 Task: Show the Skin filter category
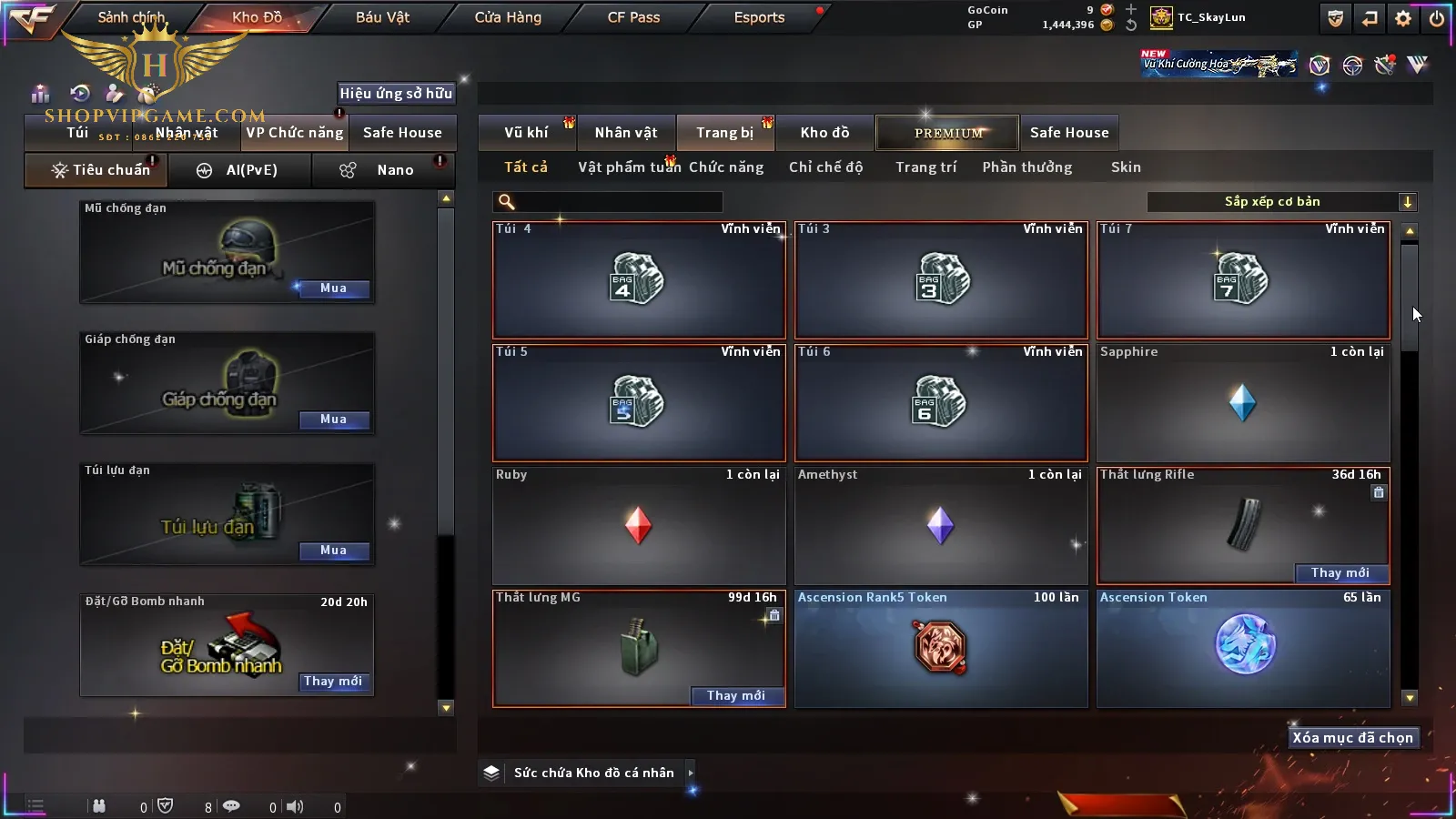pyautogui.click(x=1126, y=167)
